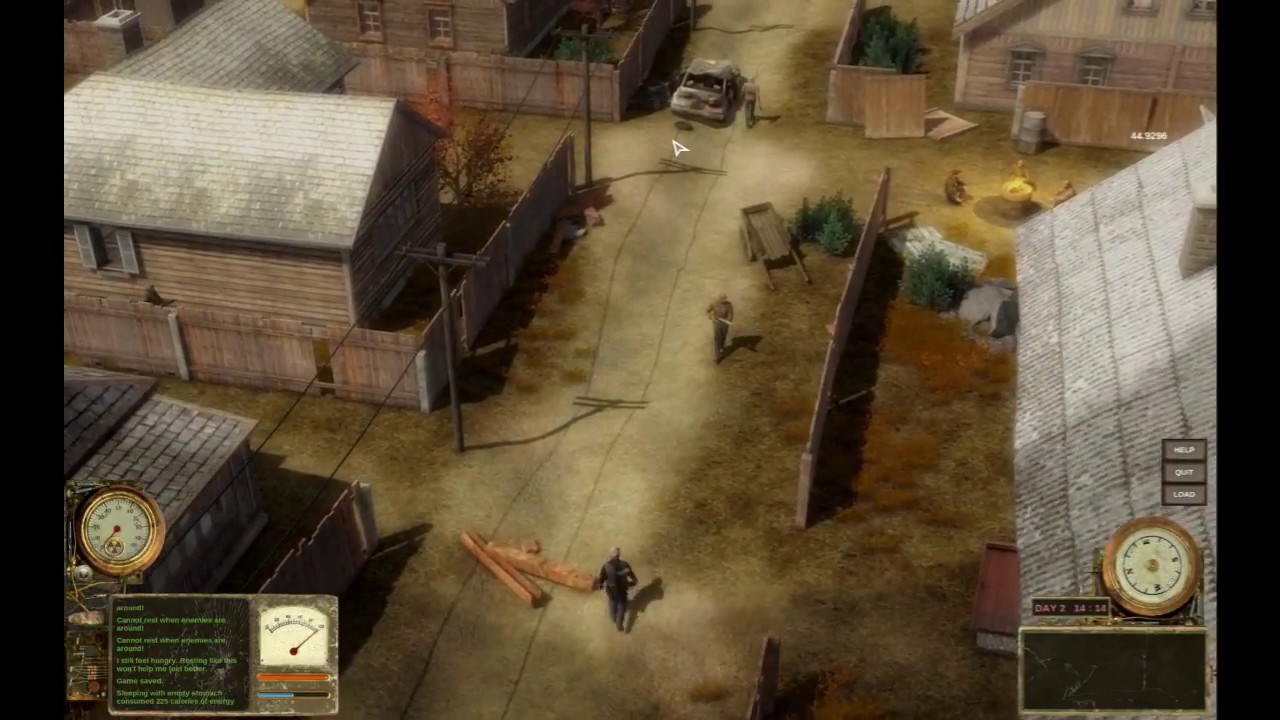The height and width of the screenshot is (720, 1280).
Task: Click the dark minimap panel
Action: click(1112, 670)
